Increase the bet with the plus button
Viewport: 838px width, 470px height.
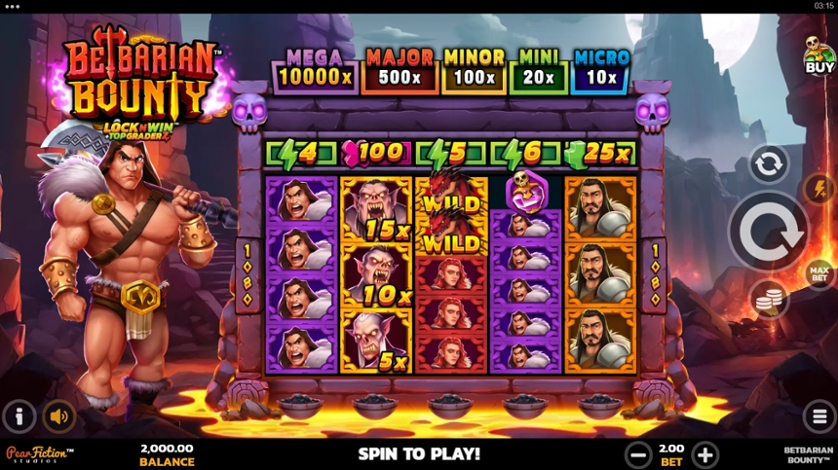tap(704, 455)
